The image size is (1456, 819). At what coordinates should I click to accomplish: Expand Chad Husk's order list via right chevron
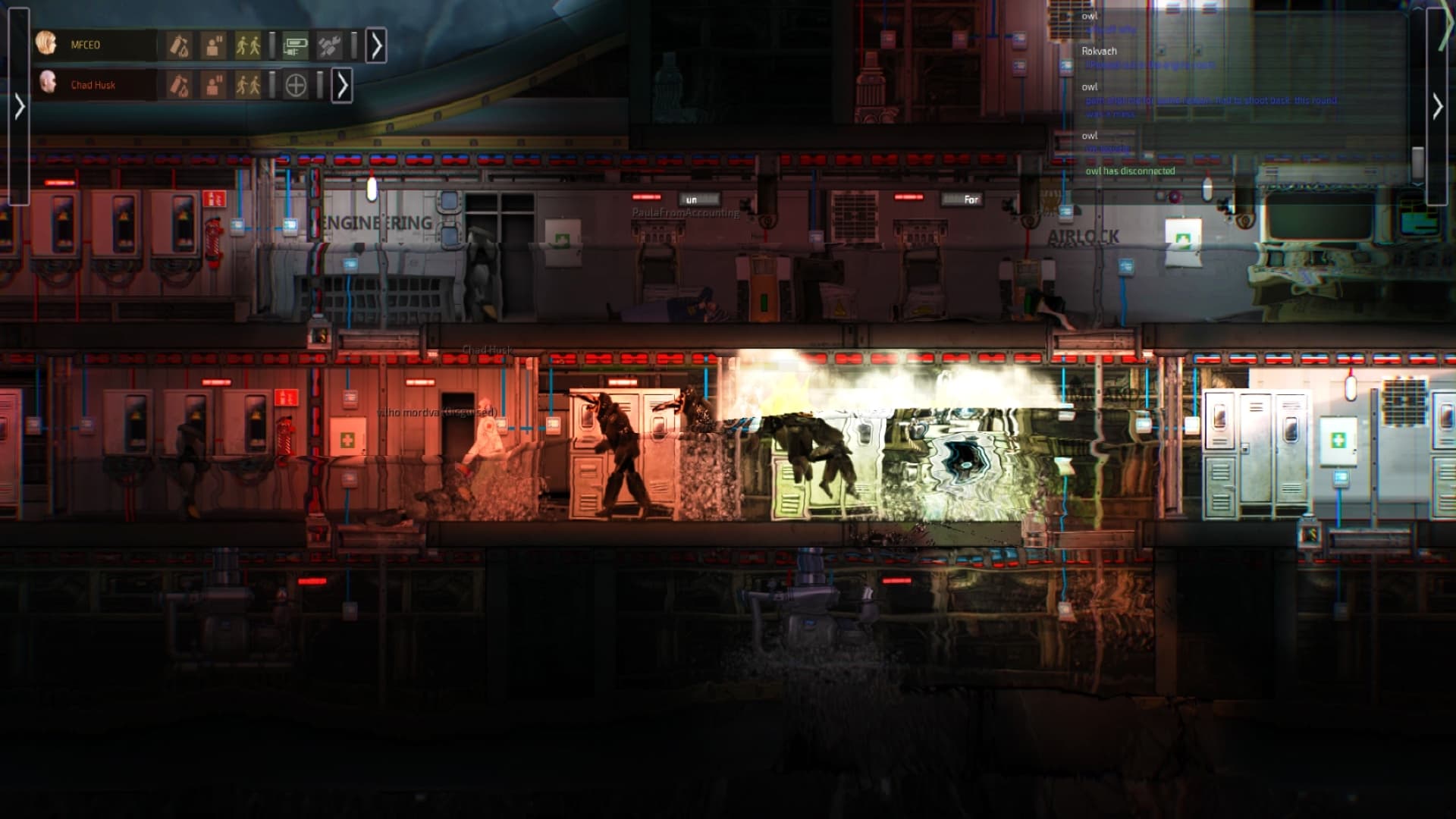pyautogui.click(x=343, y=84)
